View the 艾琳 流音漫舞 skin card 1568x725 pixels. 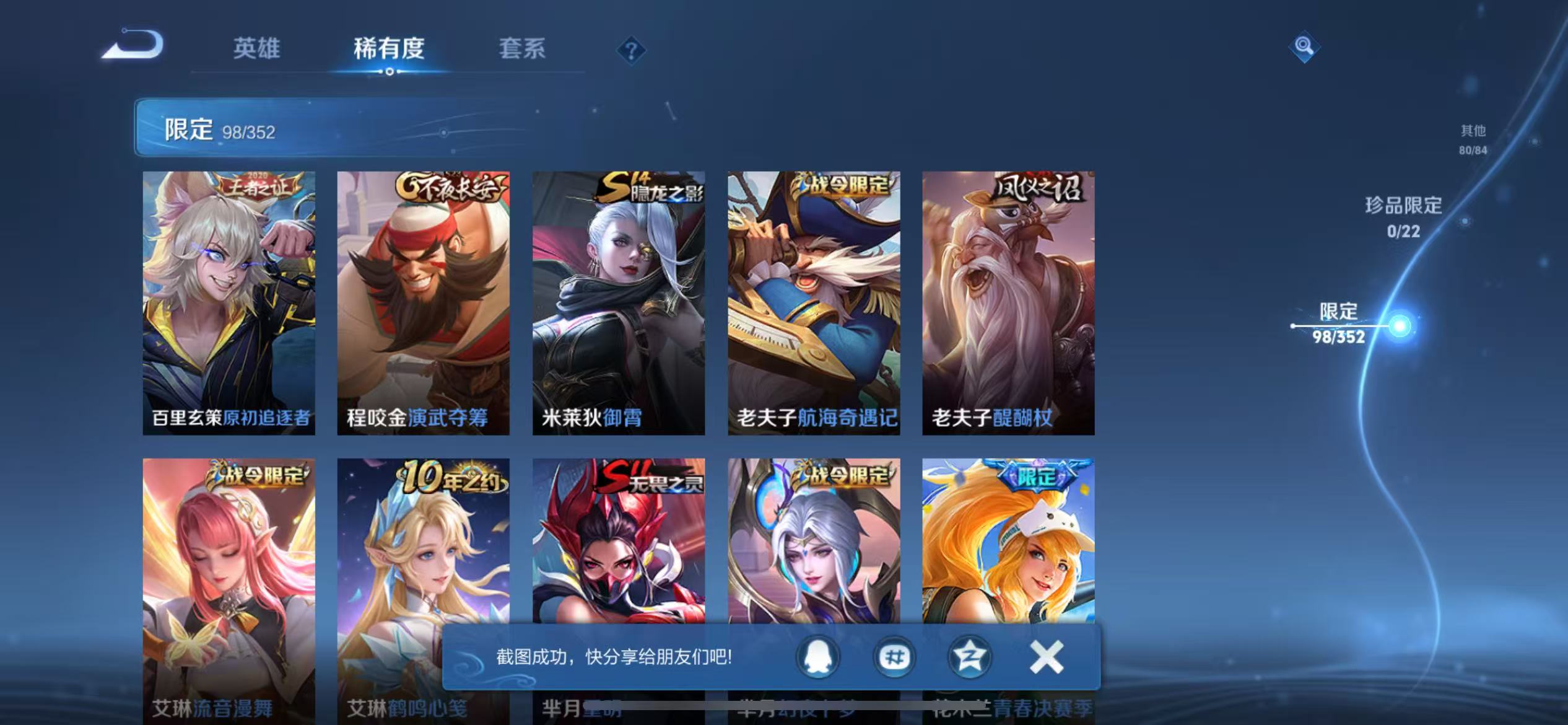click(228, 589)
